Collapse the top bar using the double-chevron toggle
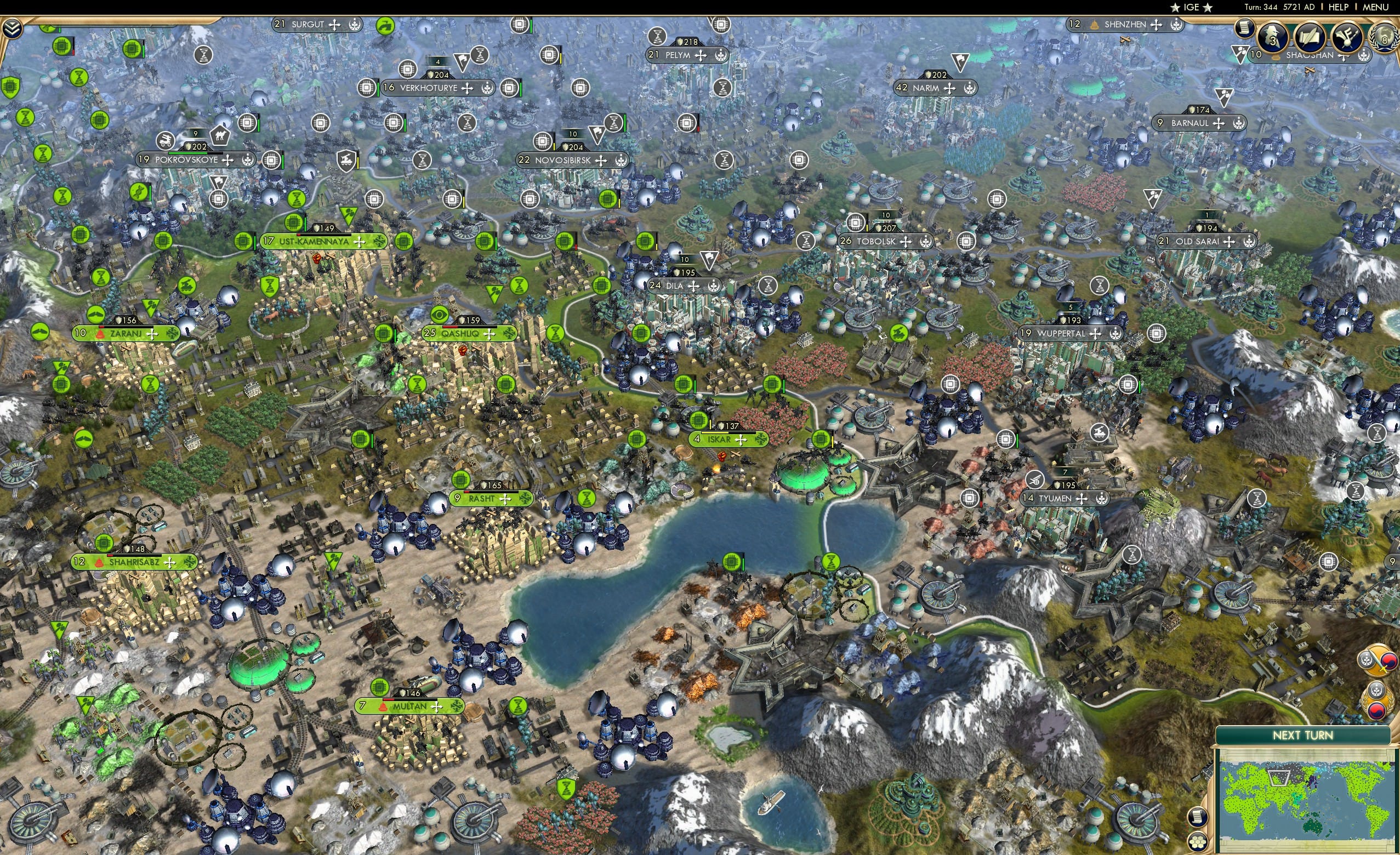This screenshot has width=1400, height=855. point(13,29)
